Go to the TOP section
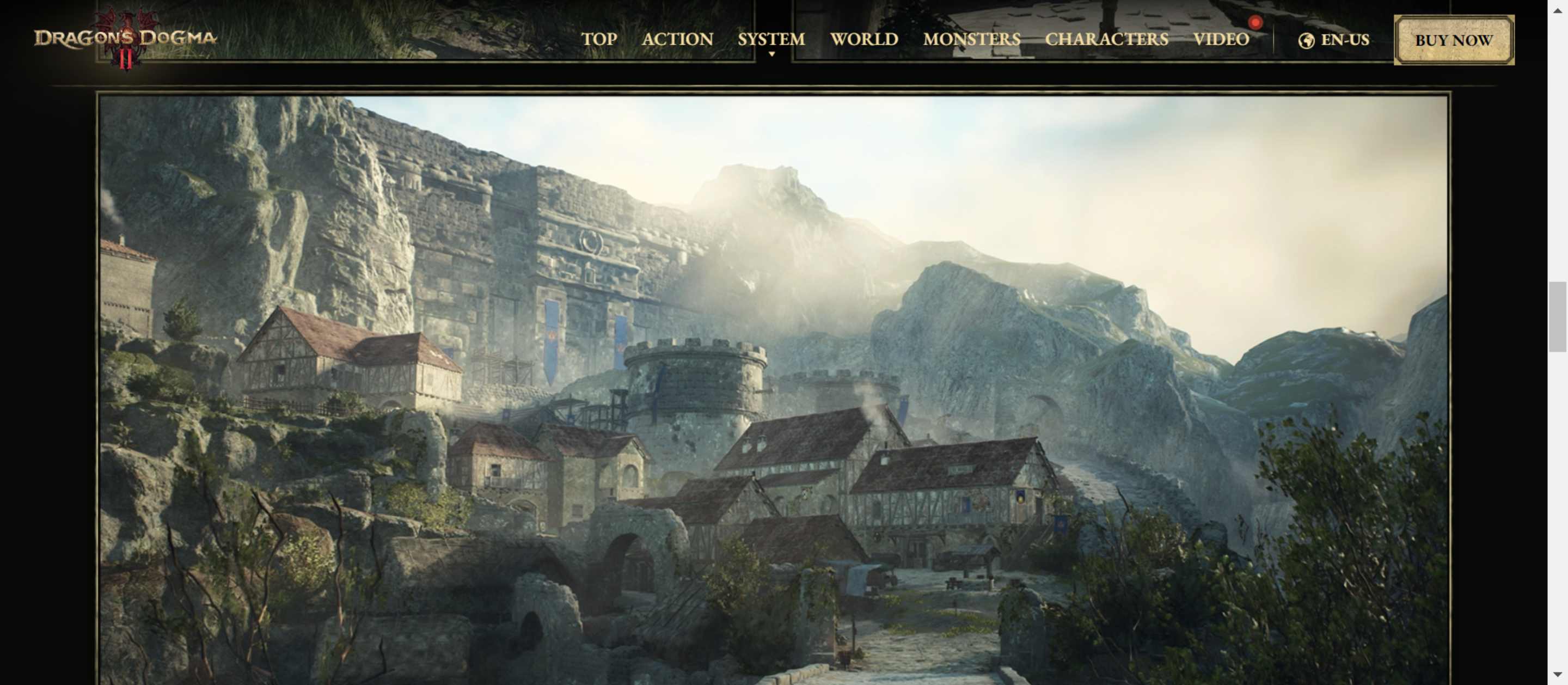Screen dimensions: 1568x685 tap(599, 40)
